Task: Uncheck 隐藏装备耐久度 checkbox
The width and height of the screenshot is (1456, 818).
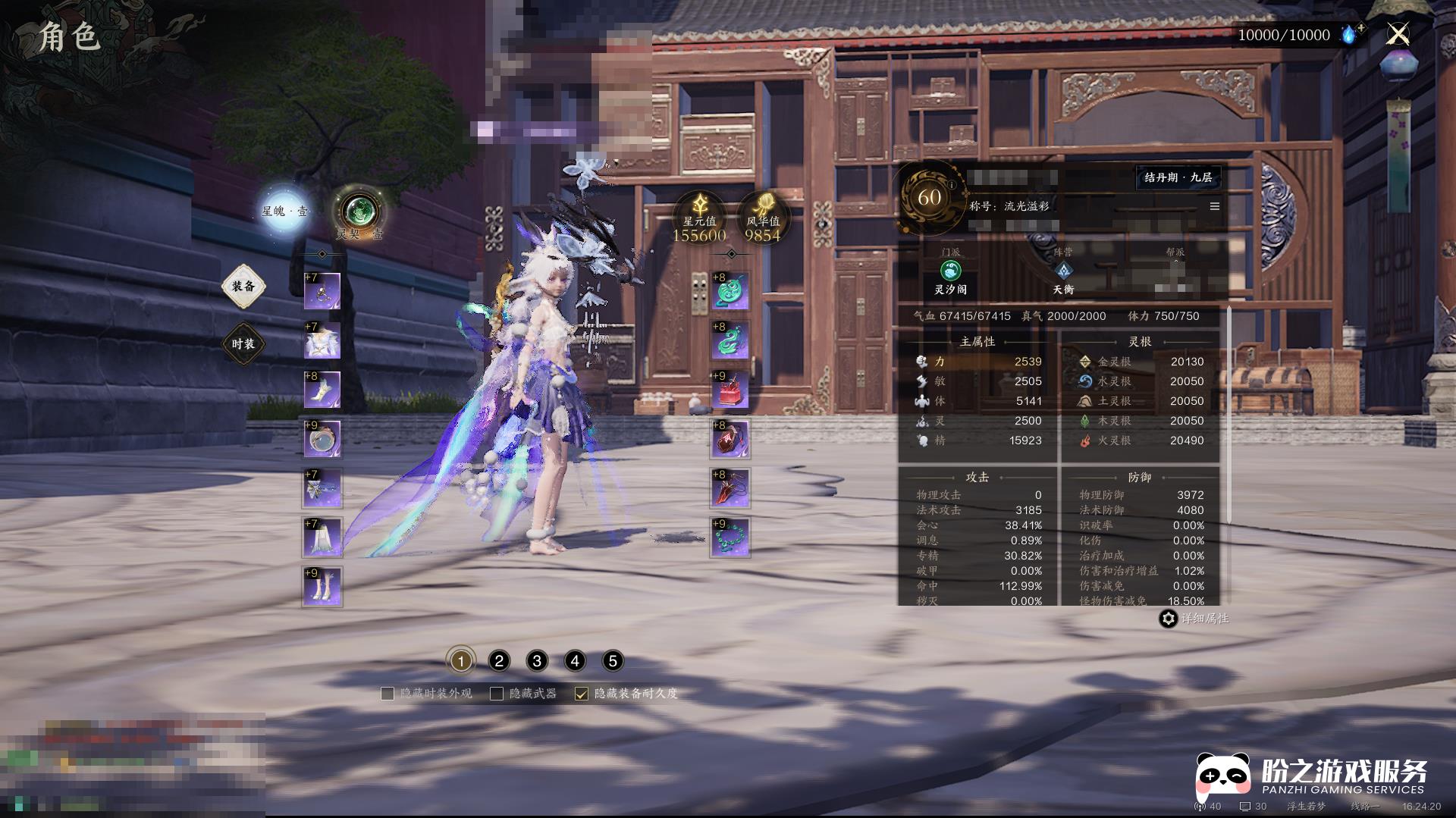Action: tap(582, 694)
